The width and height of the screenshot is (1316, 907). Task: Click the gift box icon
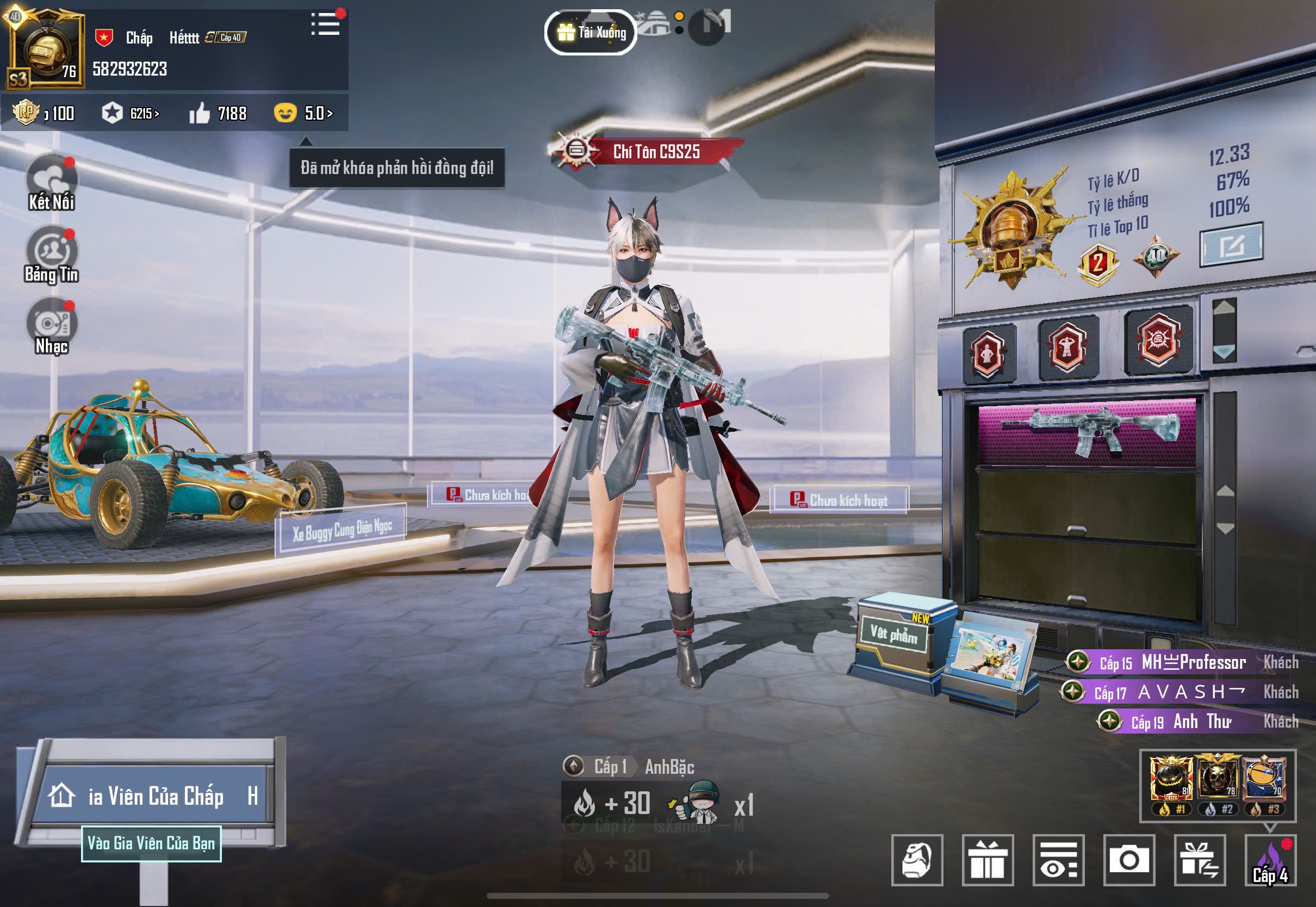tap(988, 859)
